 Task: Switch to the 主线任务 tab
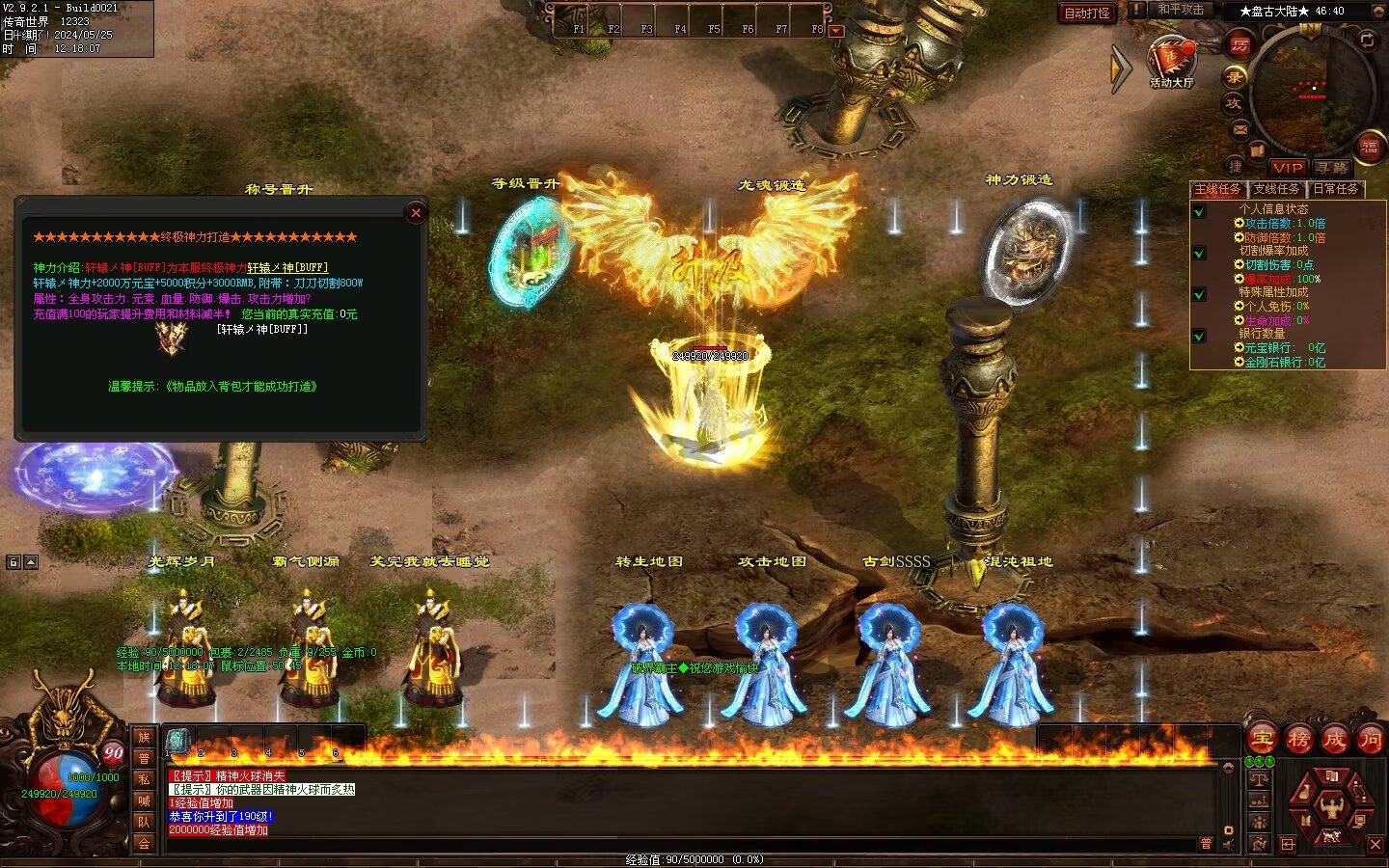(x=1218, y=189)
